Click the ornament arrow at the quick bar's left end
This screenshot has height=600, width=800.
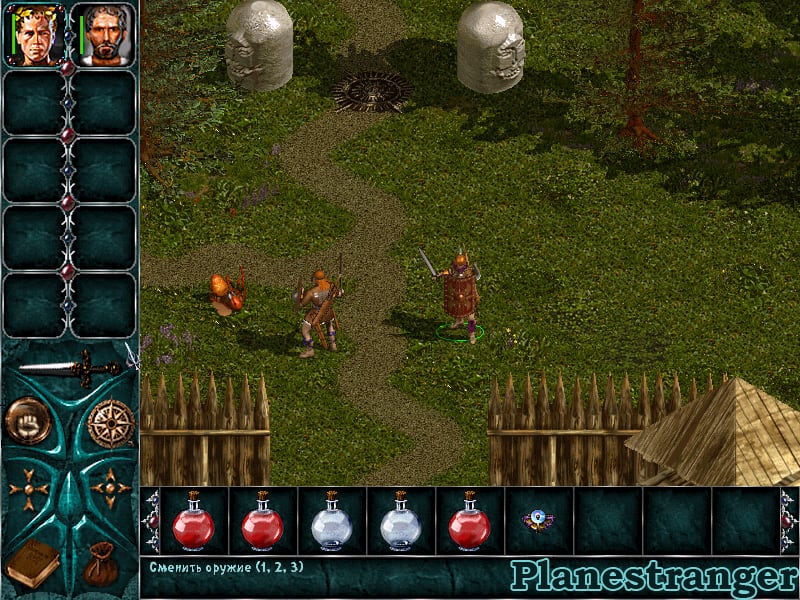pos(152,520)
